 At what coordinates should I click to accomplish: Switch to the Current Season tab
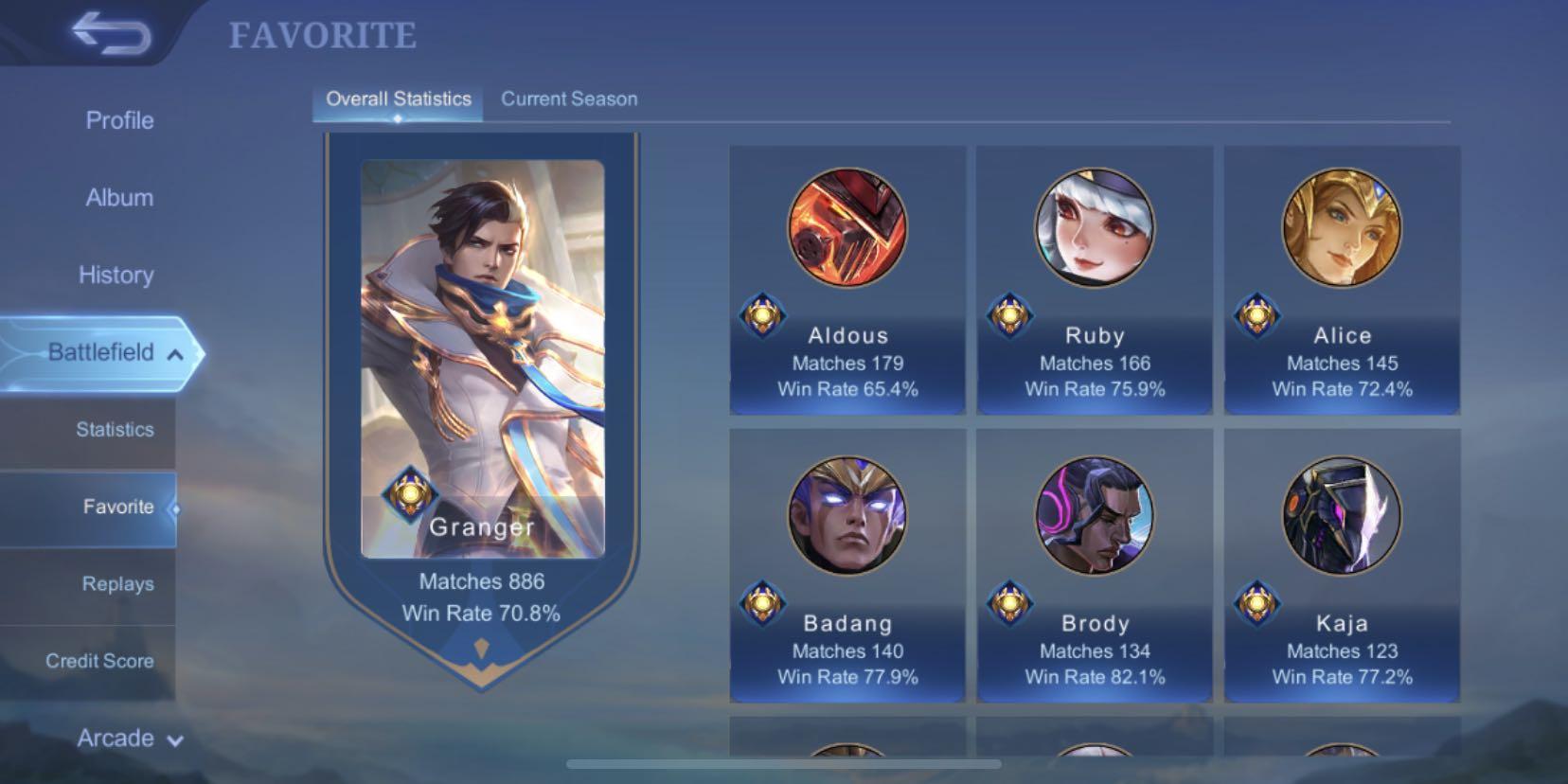(x=569, y=98)
